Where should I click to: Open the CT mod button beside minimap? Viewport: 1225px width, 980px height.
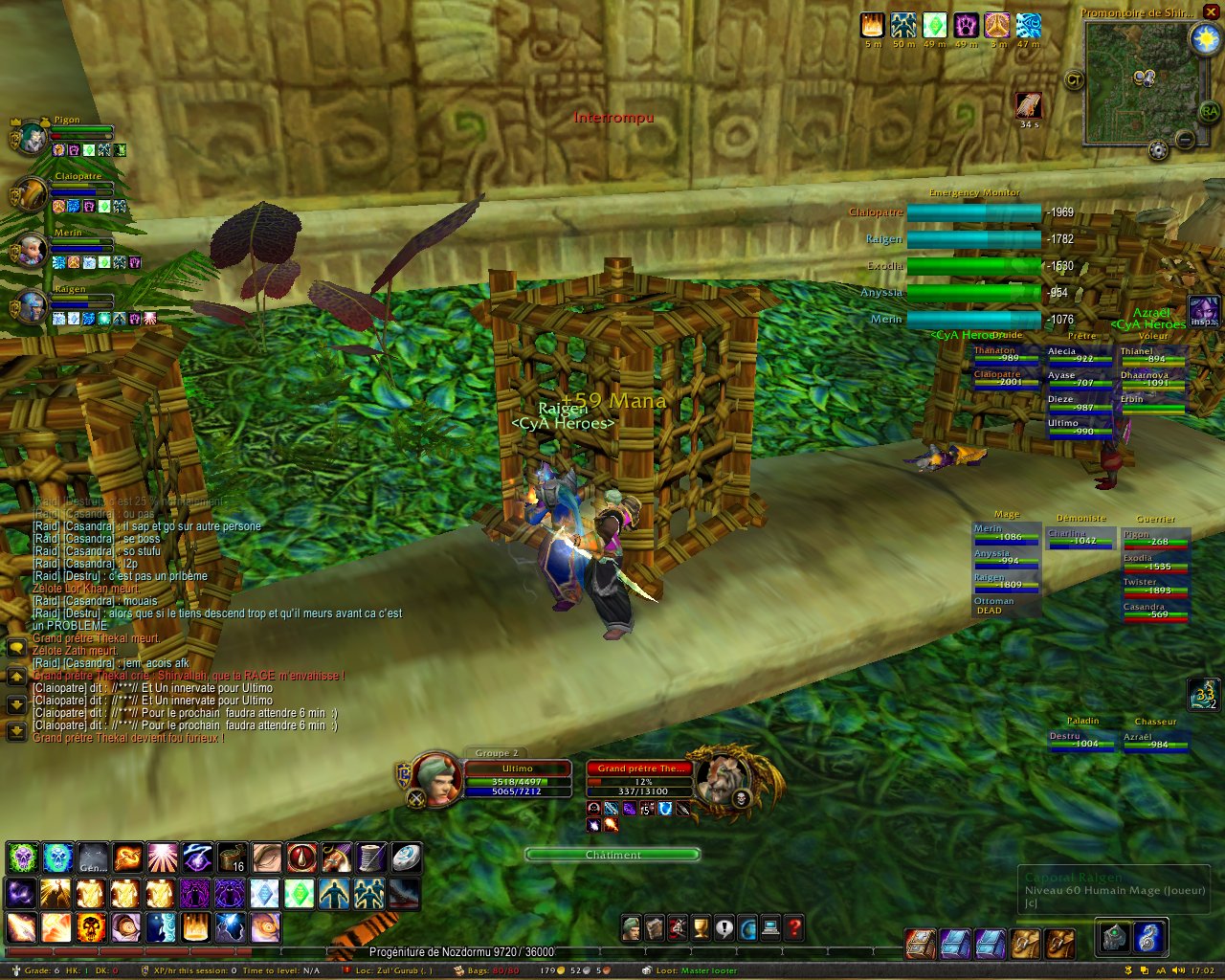tap(1074, 80)
